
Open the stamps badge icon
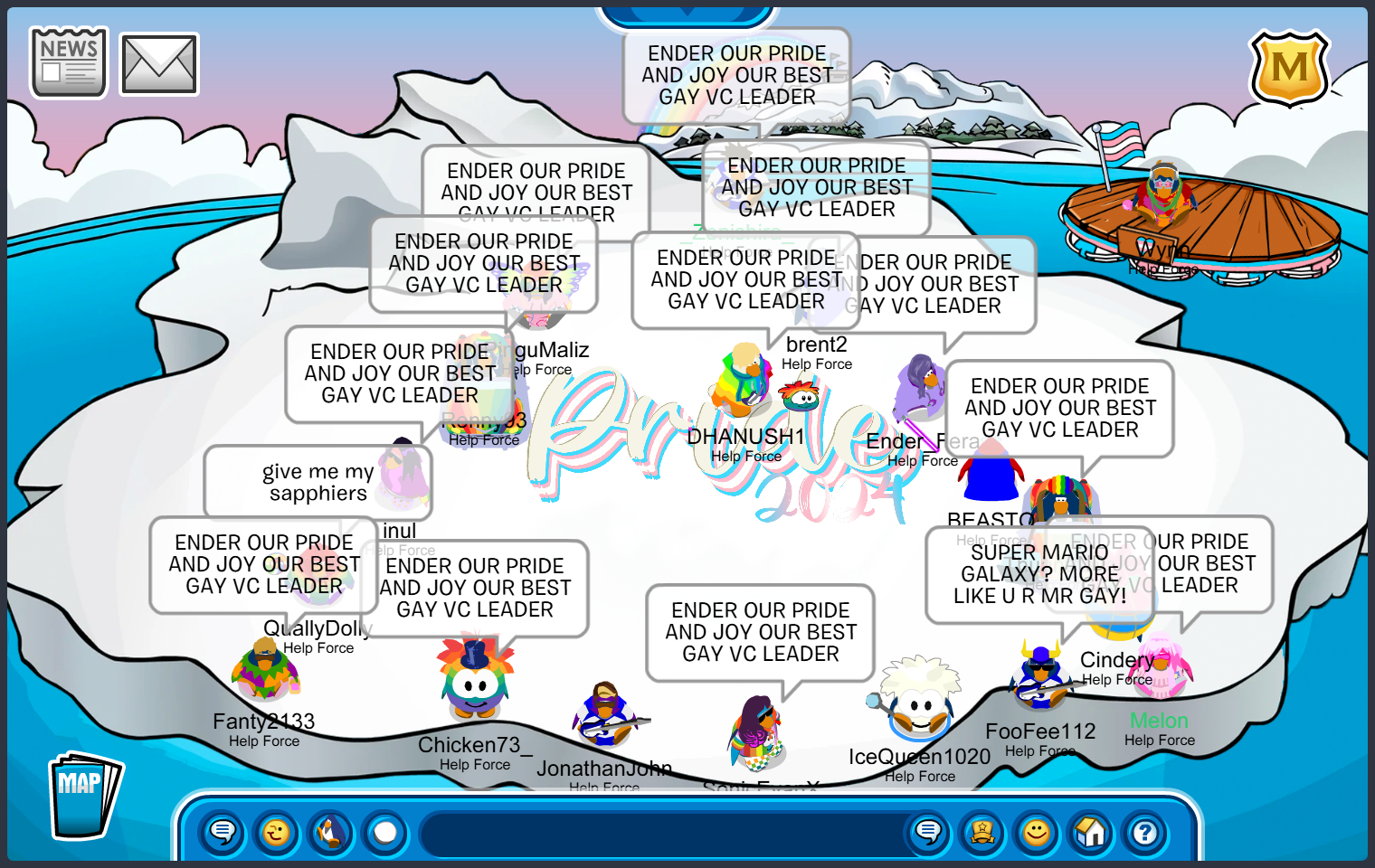[x=981, y=833]
